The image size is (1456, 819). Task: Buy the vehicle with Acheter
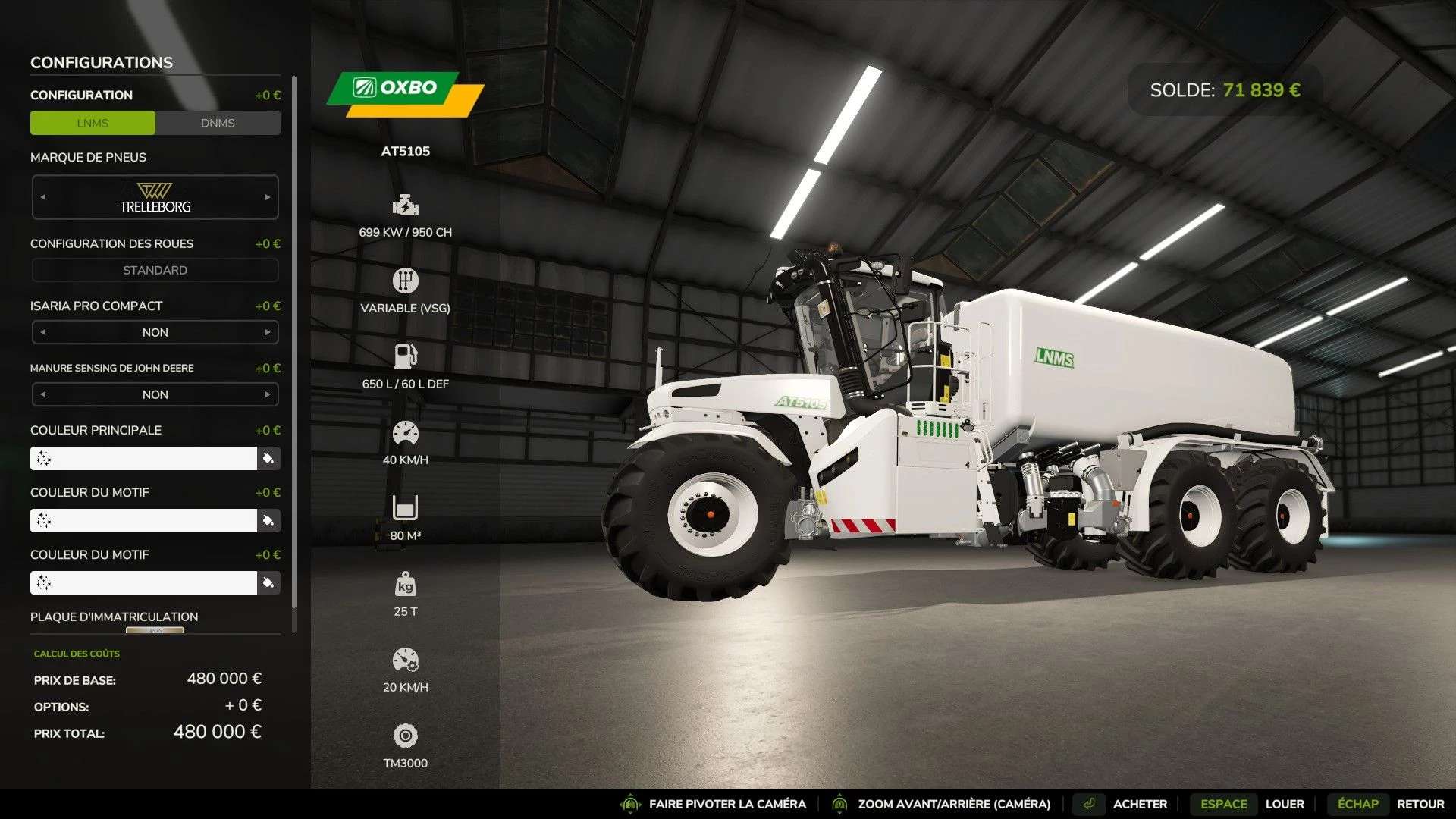pyautogui.click(x=1139, y=804)
